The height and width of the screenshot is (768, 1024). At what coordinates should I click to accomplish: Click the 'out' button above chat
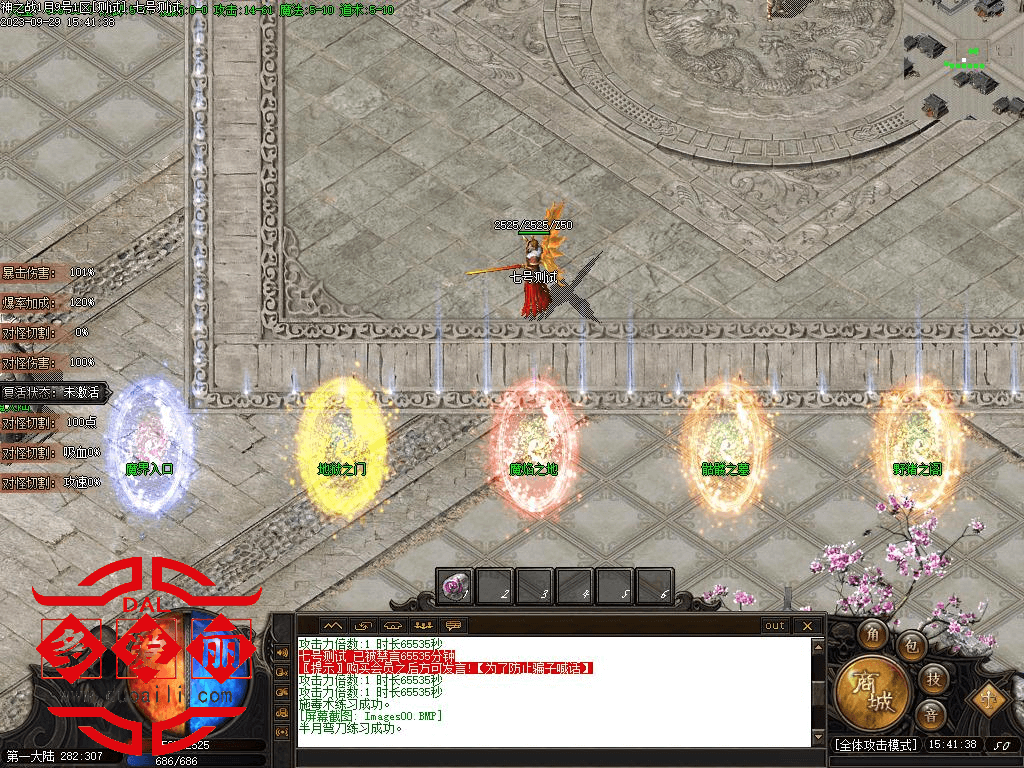click(x=775, y=626)
